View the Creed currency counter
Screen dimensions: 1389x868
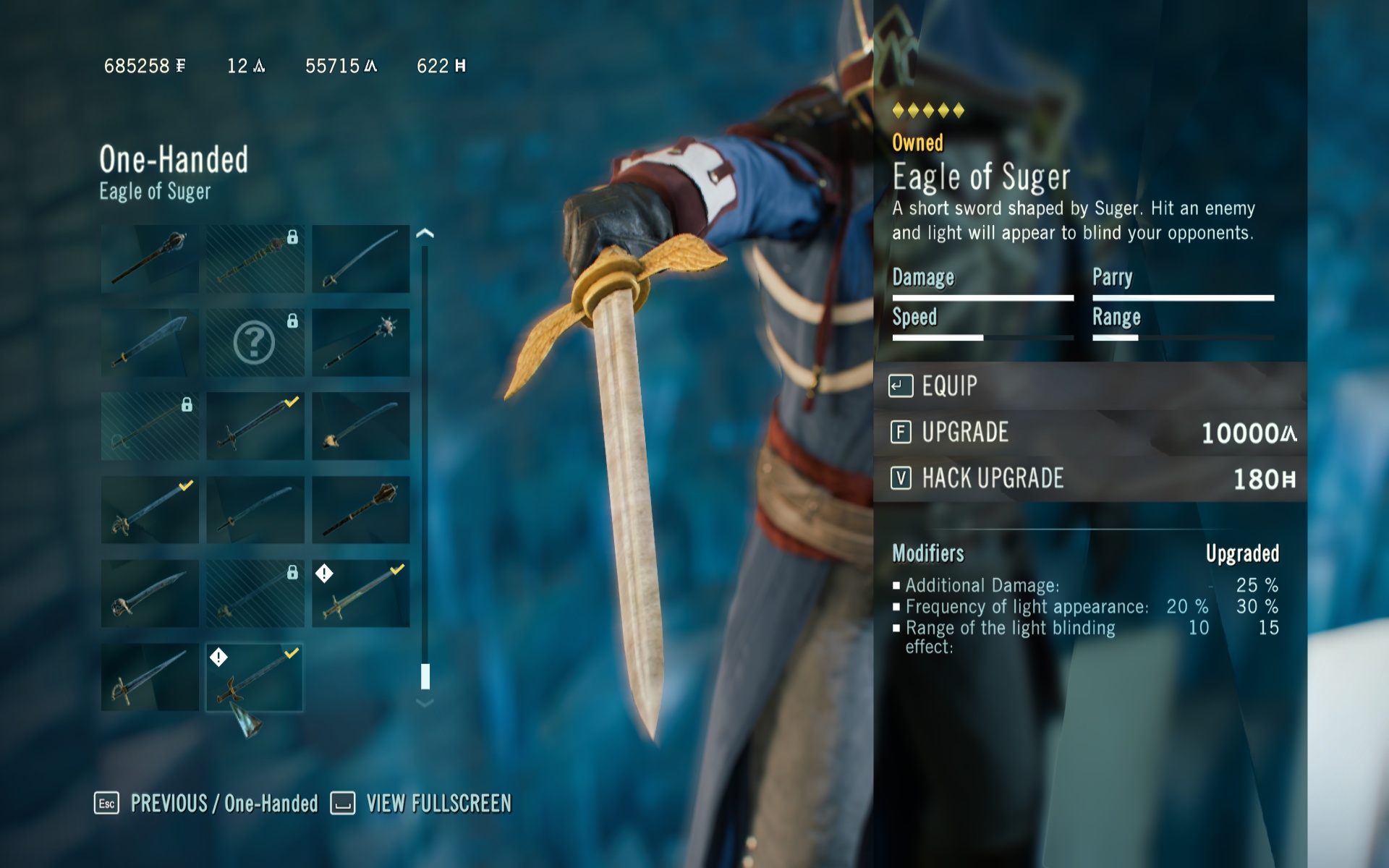[246, 66]
